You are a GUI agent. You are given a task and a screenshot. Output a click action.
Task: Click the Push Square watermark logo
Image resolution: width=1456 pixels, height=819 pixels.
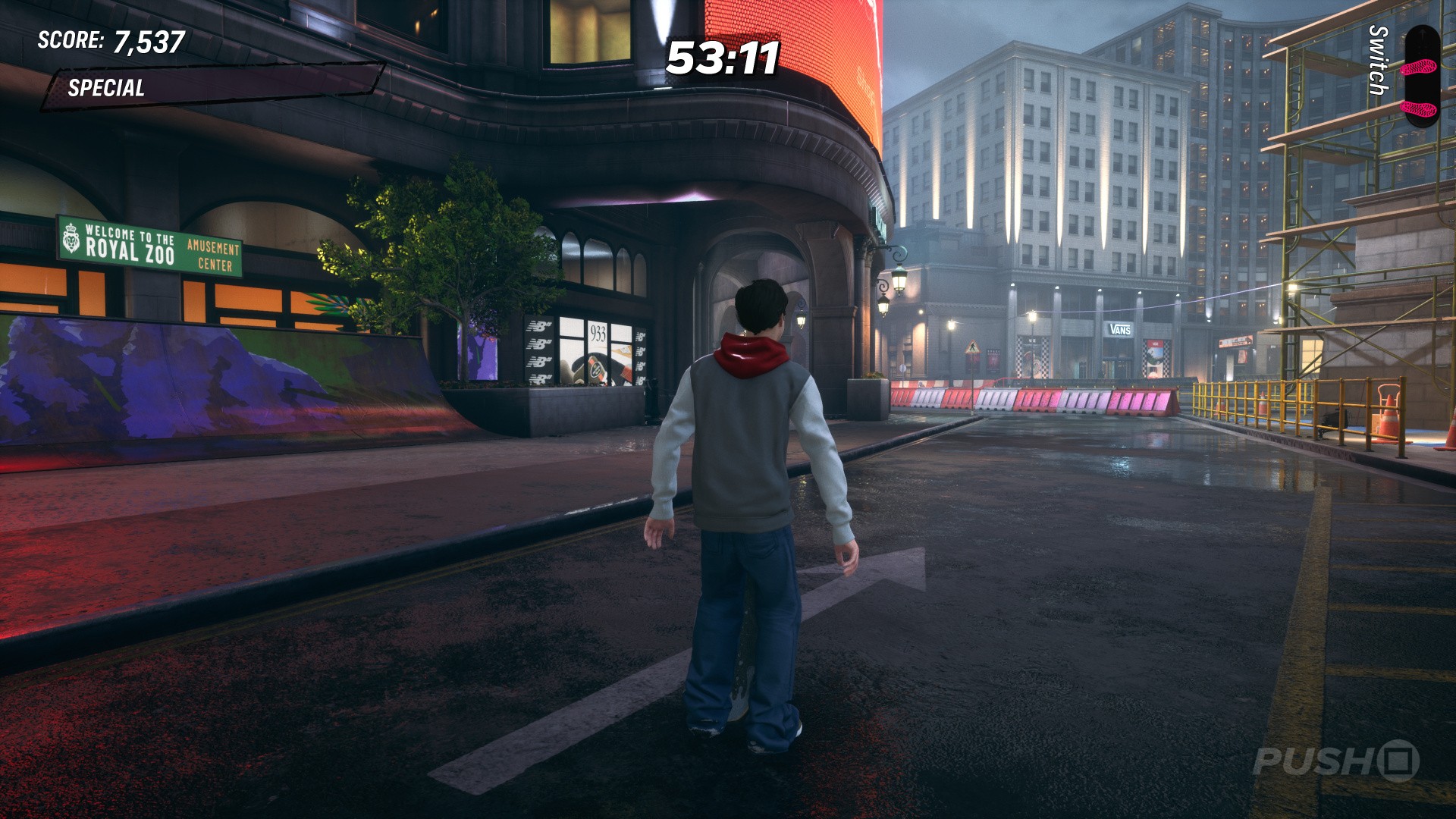tap(1335, 760)
